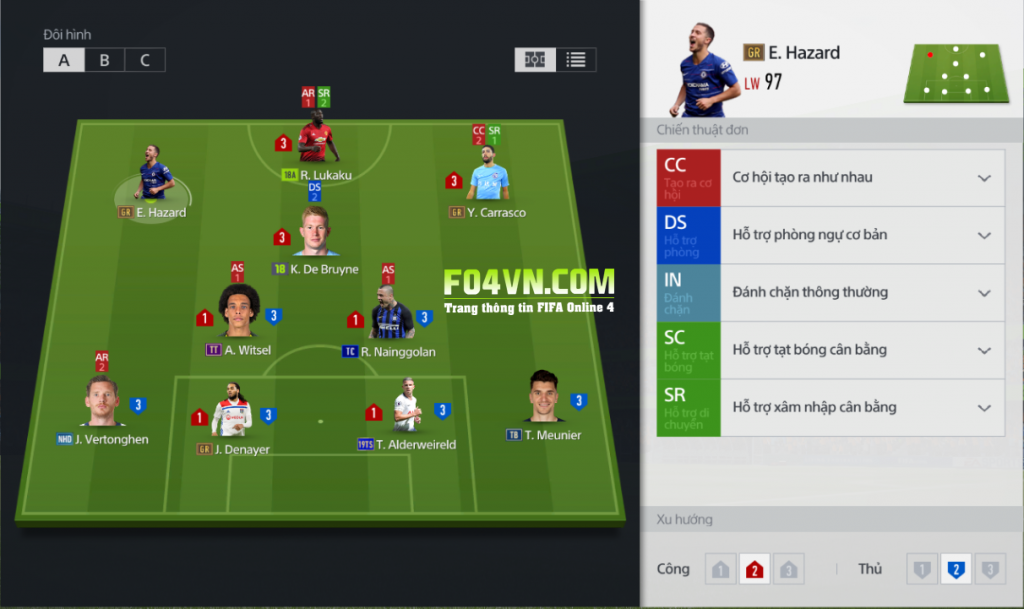The height and width of the screenshot is (609, 1024).
Task: Select R. Lukaku on the pitch
Action: 318,142
